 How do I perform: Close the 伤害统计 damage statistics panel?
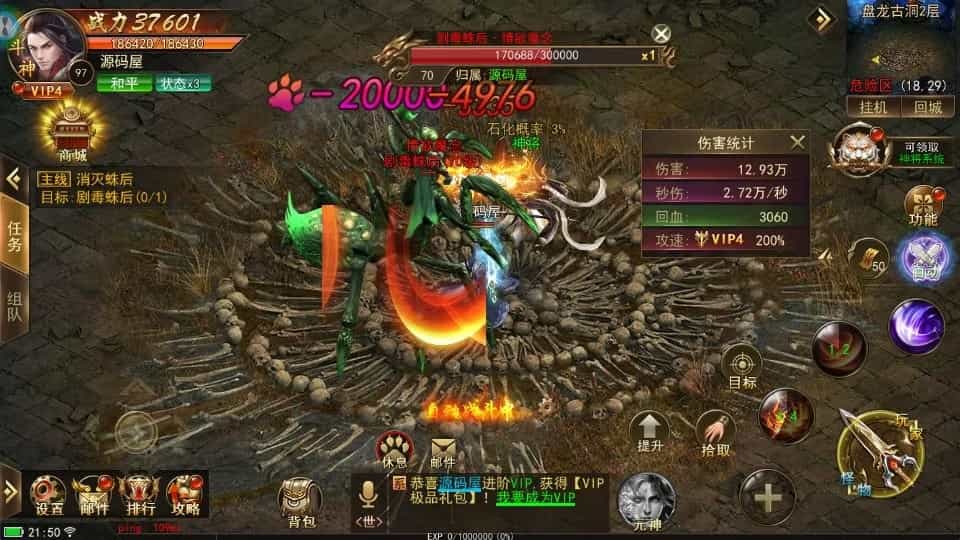click(797, 143)
